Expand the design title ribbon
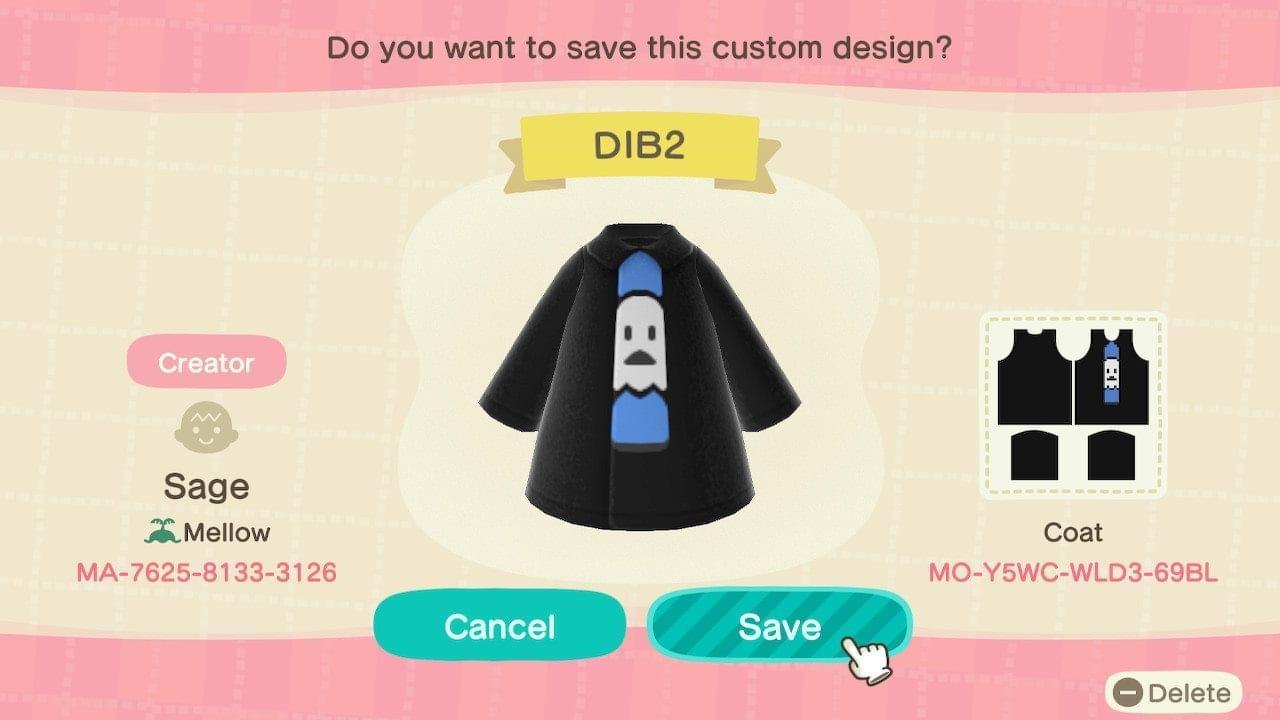The height and width of the screenshot is (720, 1280). point(640,143)
